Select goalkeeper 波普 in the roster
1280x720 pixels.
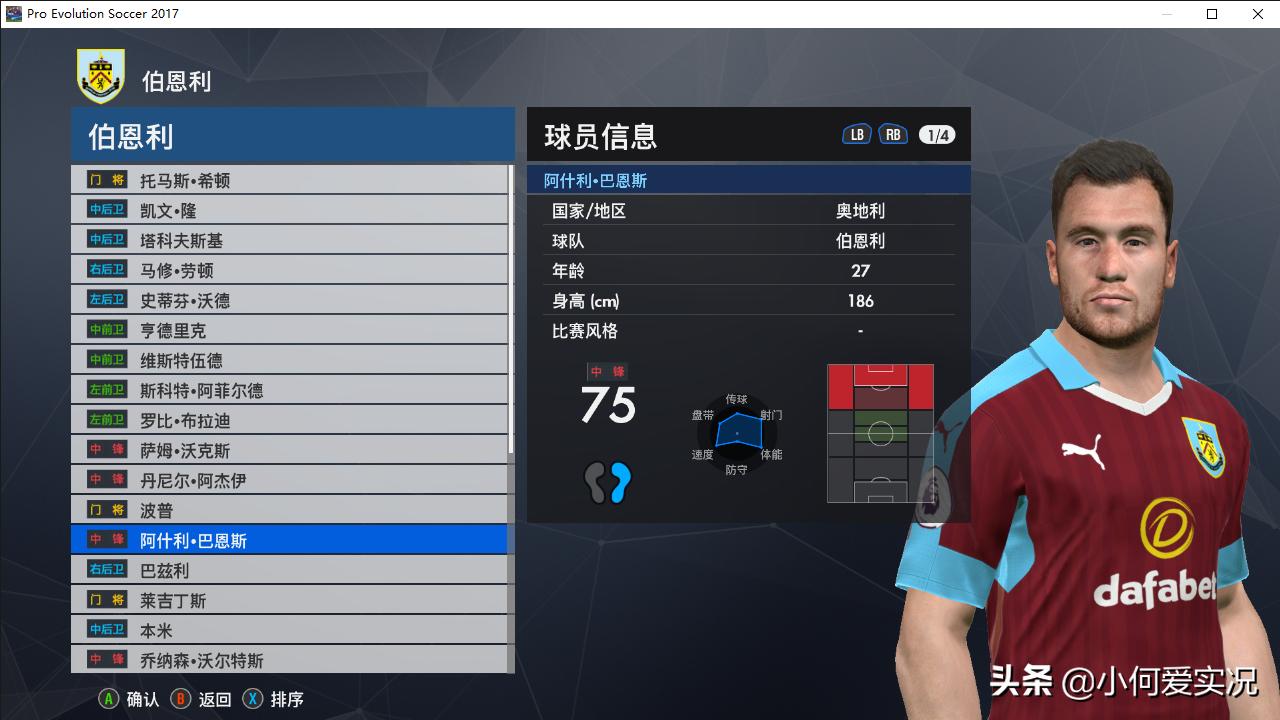pos(162,509)
